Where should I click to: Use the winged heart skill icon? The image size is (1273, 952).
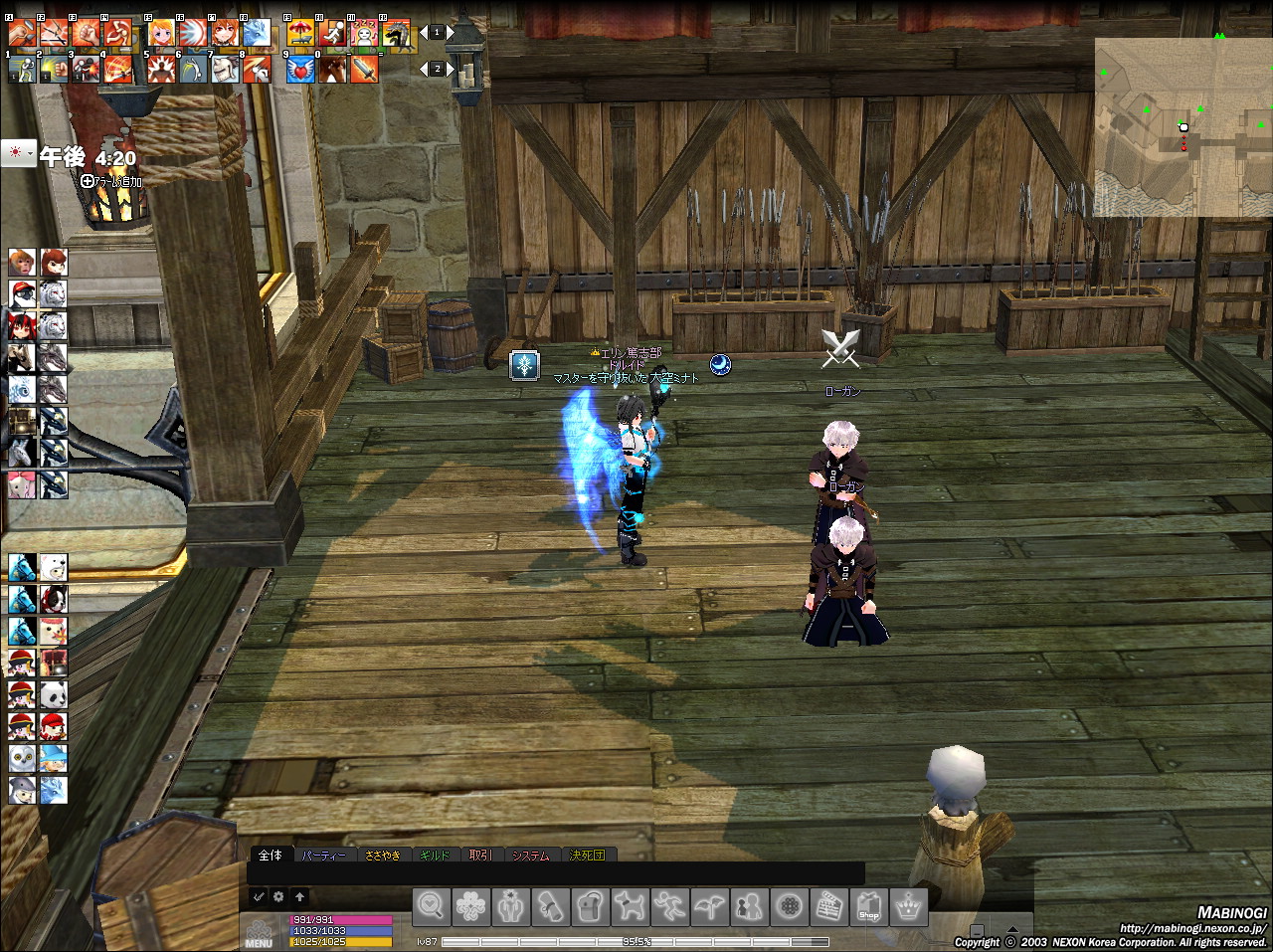coord(300,69)
